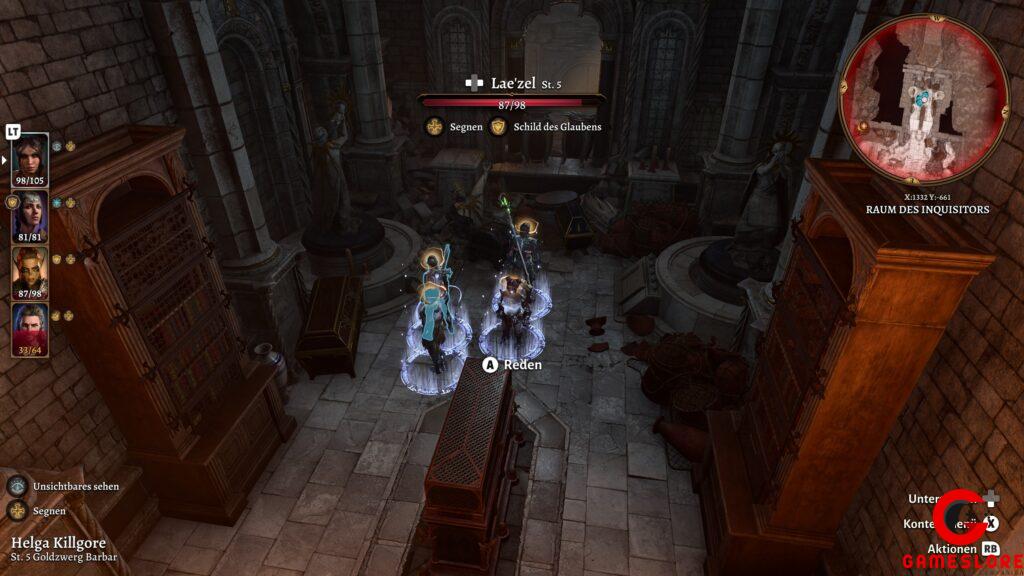Open the circular minimap
This screenshot has height=576, width=1024.
(923, 100)
